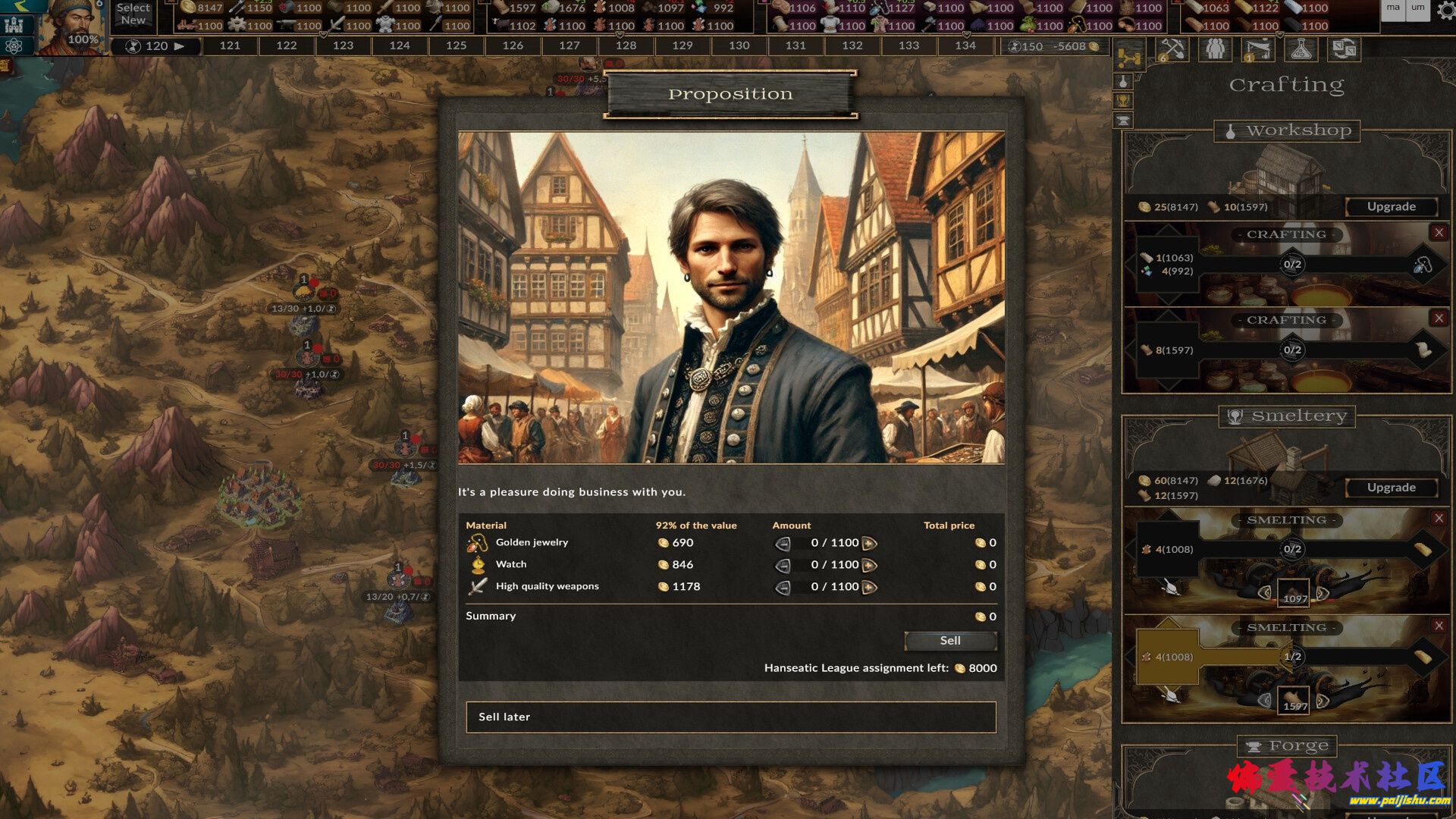Viewport: 1456px width, 819px height.
Task: Open the crossed pickaxe and shovel panel
Action: click(x=1172, y=50)
